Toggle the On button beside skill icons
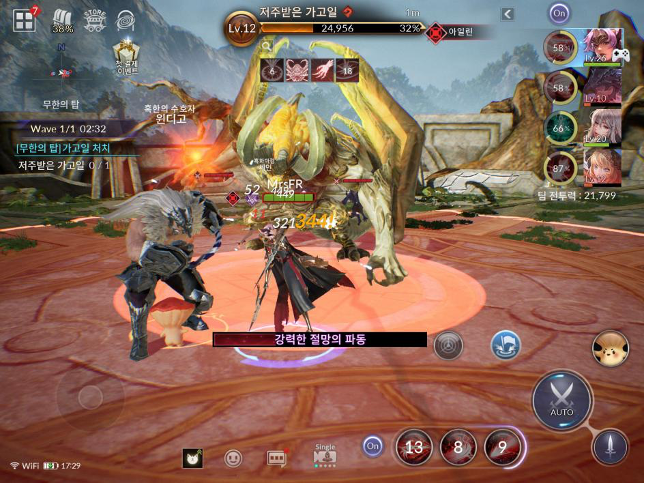 (x=373, y=445)
